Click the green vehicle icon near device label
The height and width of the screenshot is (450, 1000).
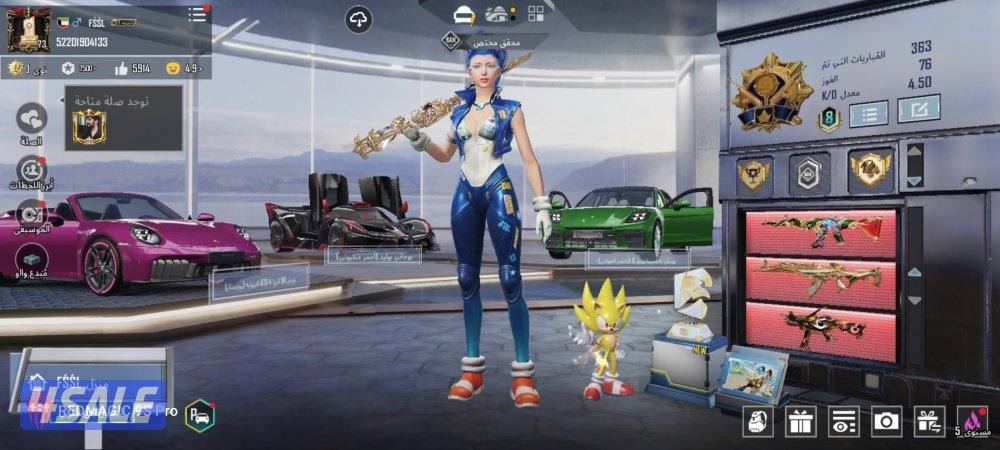click(200, 413)
